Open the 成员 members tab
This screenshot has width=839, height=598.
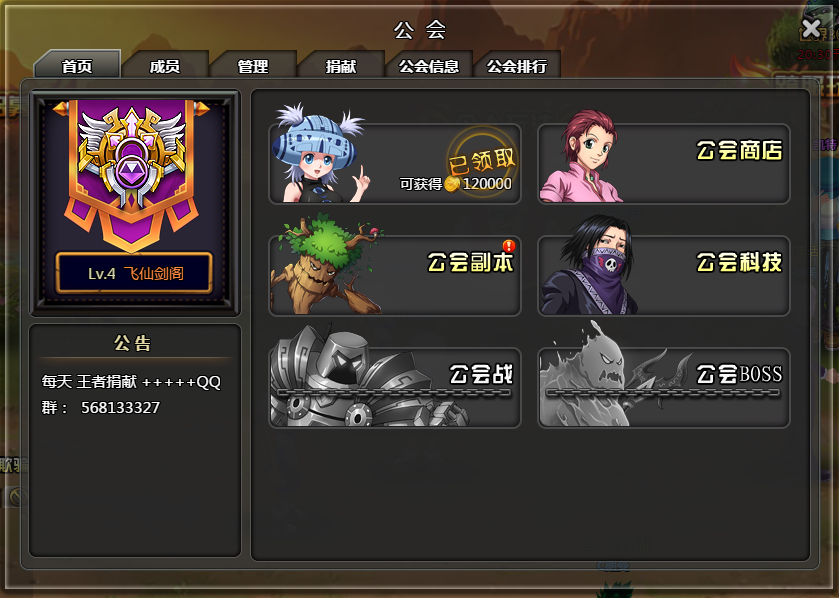pyautogui.click(x=165, y=66)
